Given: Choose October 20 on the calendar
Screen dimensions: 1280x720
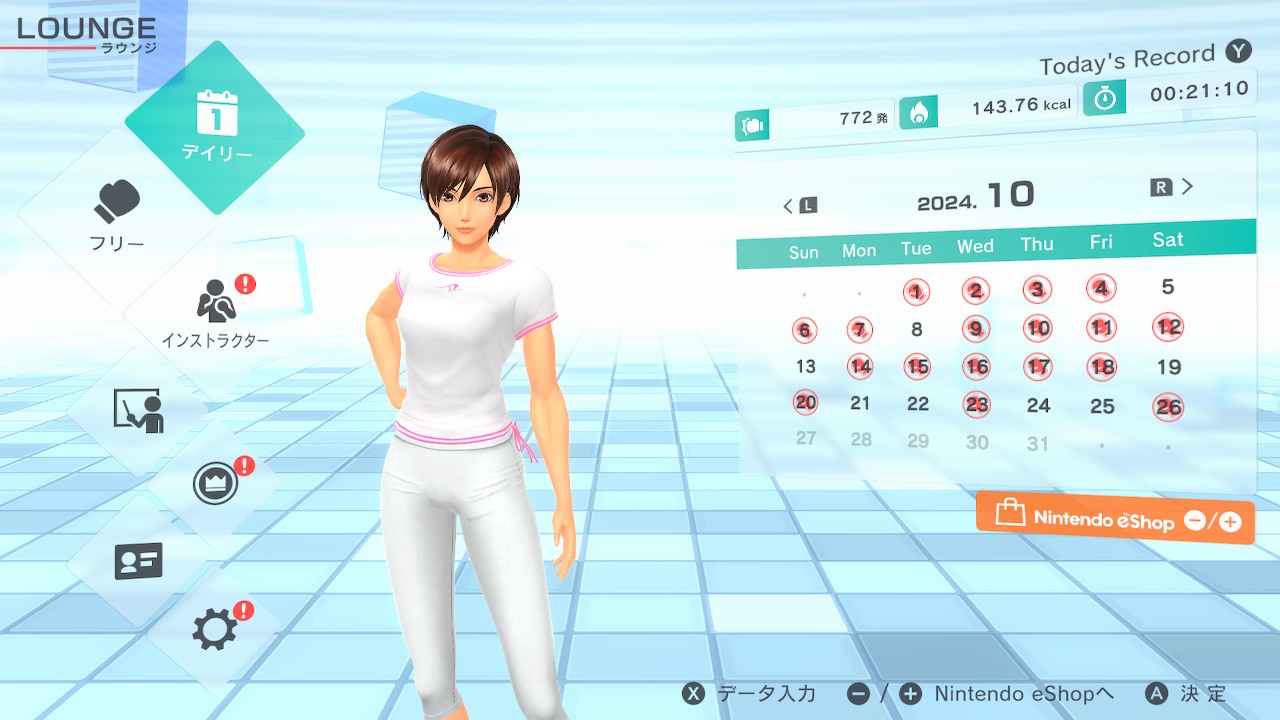Looking at the screenshot, I should click(805, 402).
